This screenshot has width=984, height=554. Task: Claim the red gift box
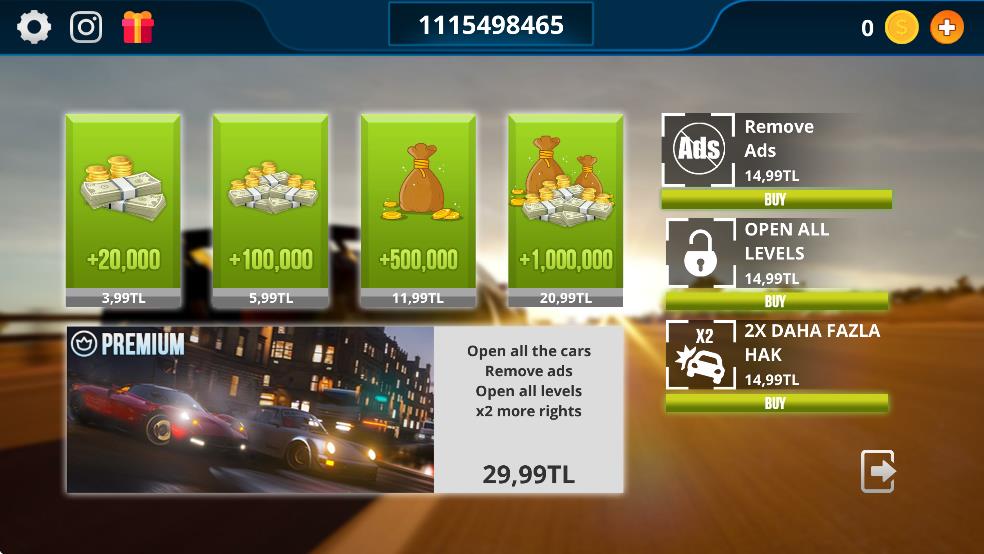point(137,27)
